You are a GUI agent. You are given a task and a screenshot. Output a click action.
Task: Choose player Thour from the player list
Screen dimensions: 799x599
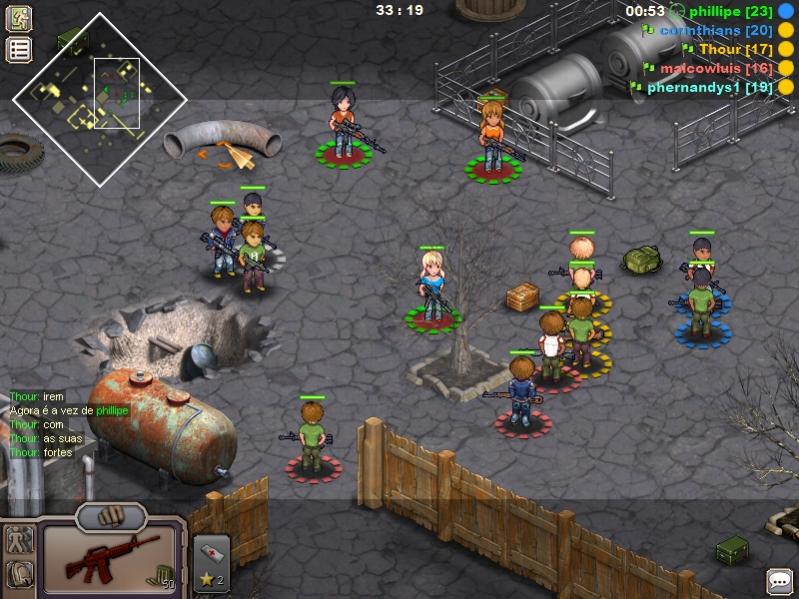point(734,49)
